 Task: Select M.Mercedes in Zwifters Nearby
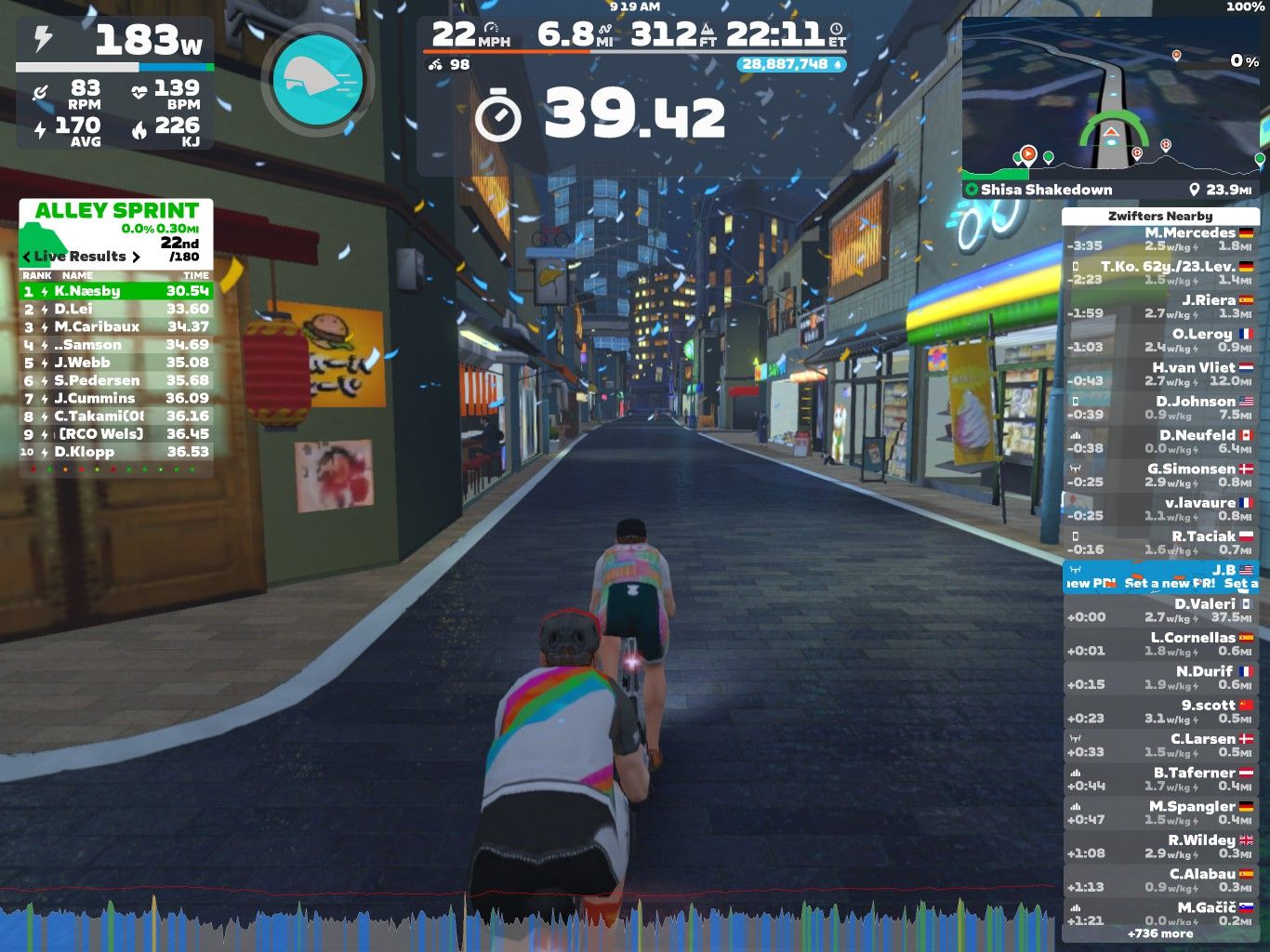[1160, 239]
